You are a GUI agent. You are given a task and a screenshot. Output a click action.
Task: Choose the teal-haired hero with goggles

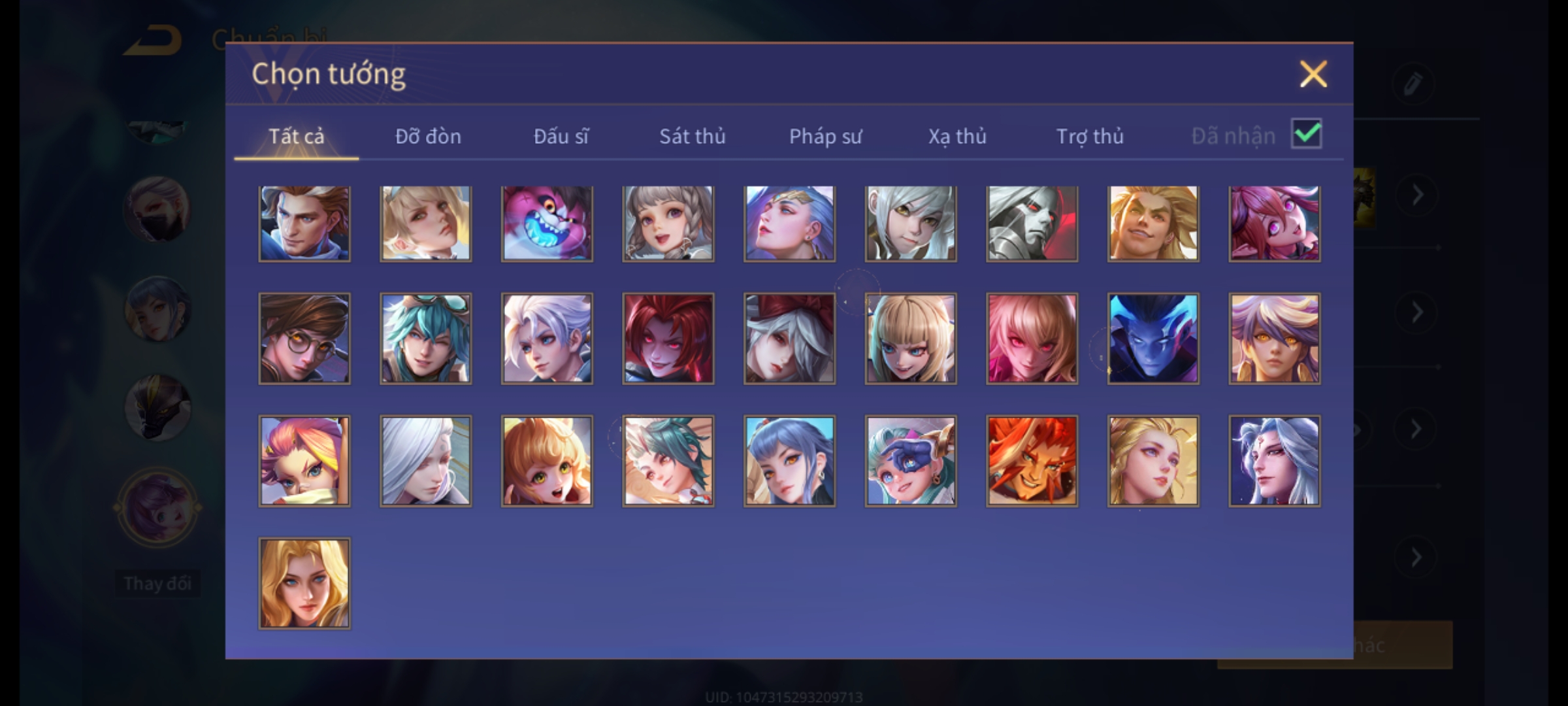click(x=425, y=338)
